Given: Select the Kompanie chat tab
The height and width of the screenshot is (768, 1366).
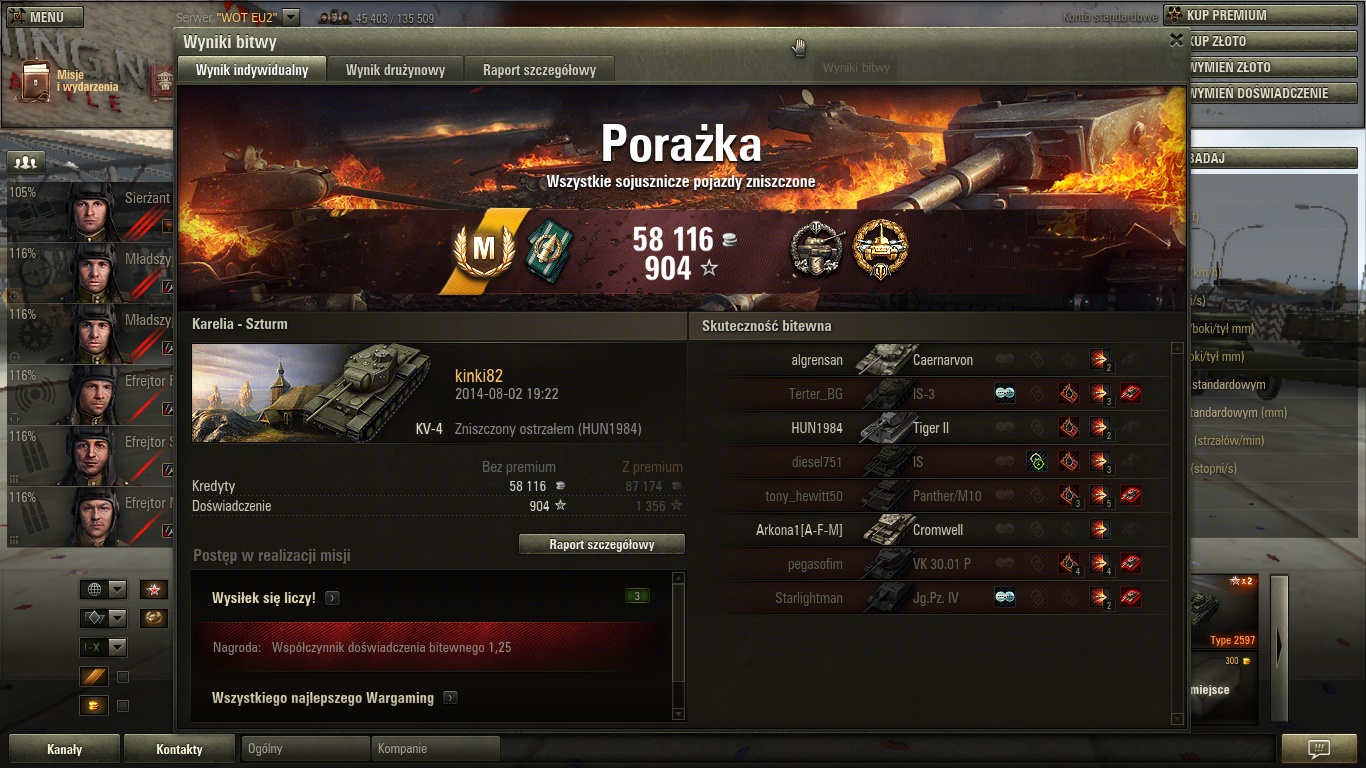Looking at the screenshot, I should tap(435, 748).
